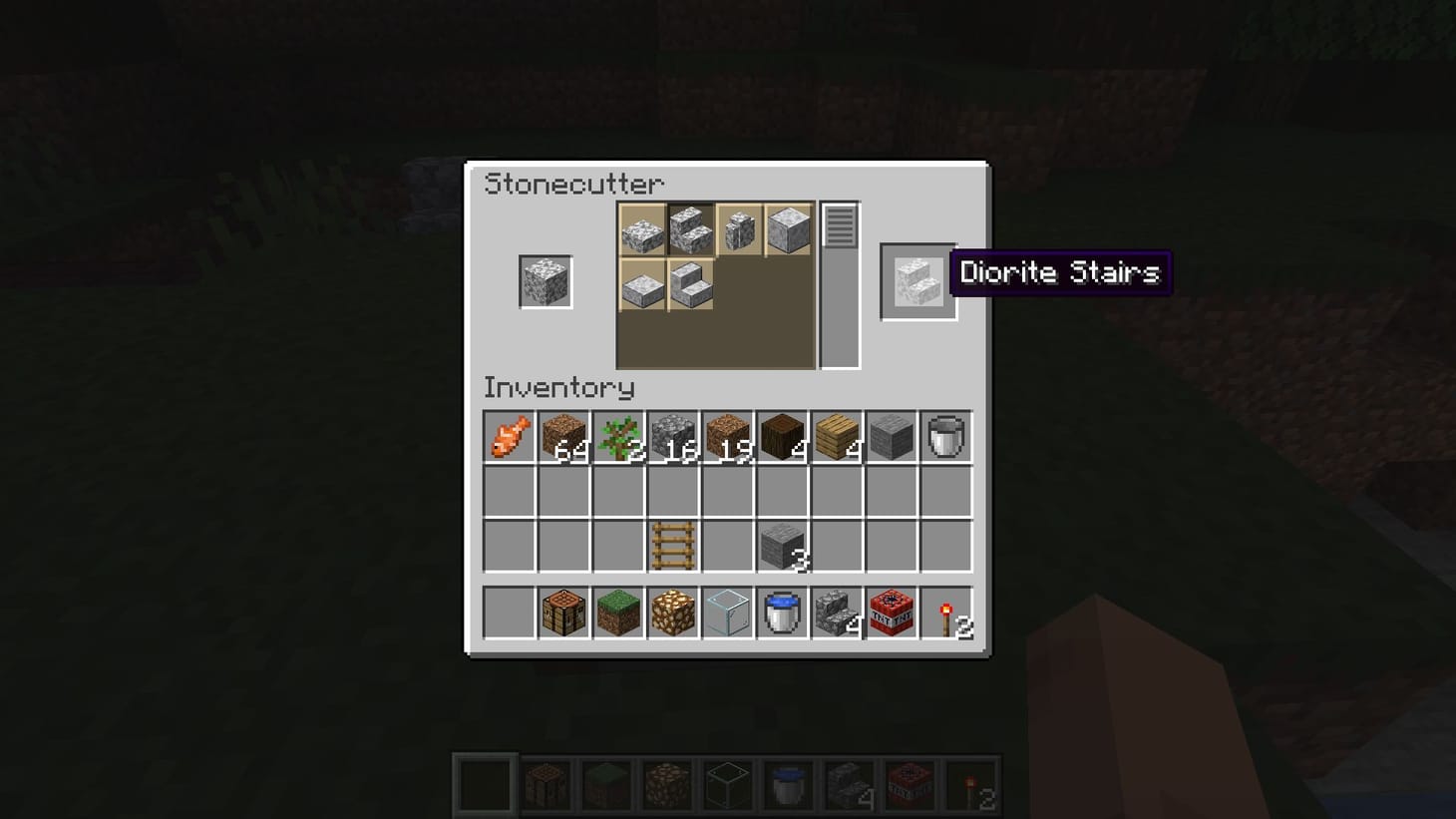Pick up the clownfish item
This screenshot has width=1456, height=819.
[x=509, y=436]
